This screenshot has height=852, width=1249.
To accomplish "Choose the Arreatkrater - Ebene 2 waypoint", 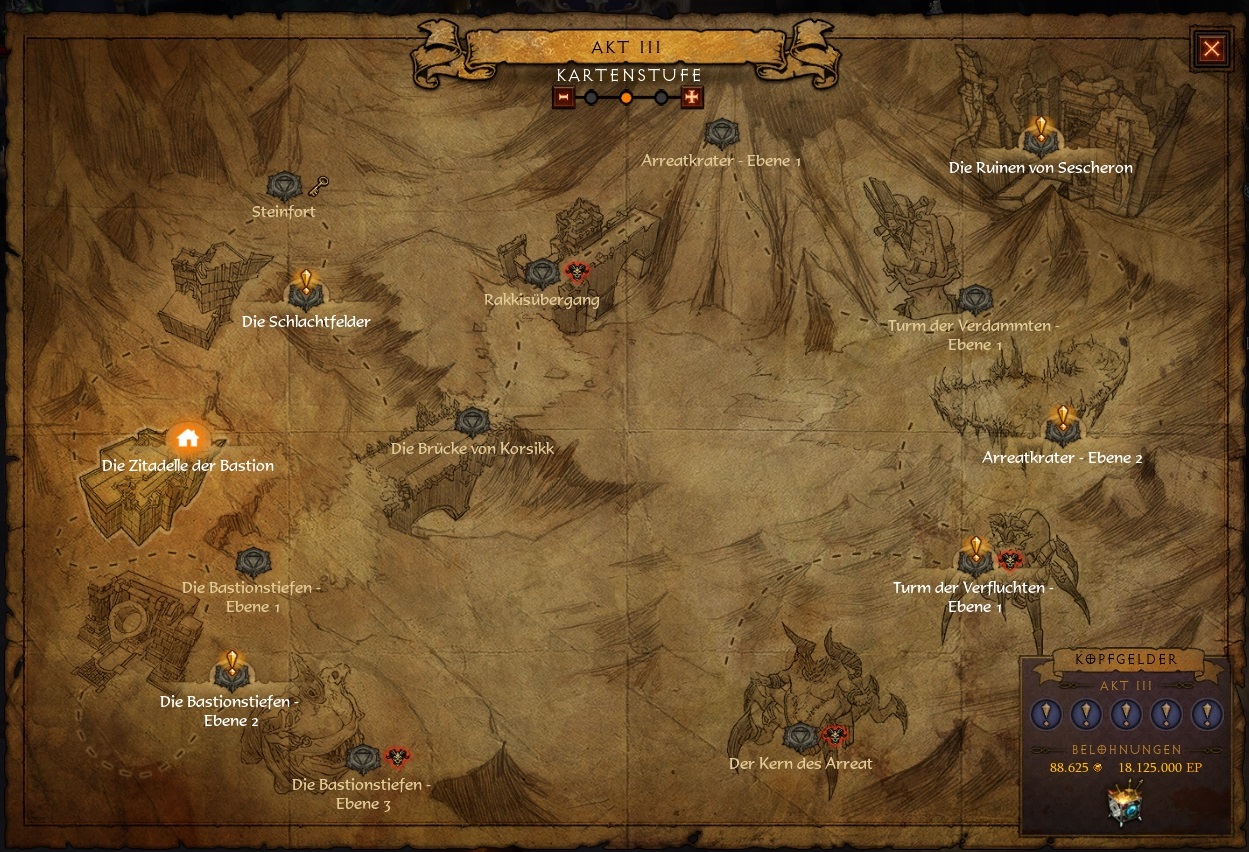I will click(1062, 430).
